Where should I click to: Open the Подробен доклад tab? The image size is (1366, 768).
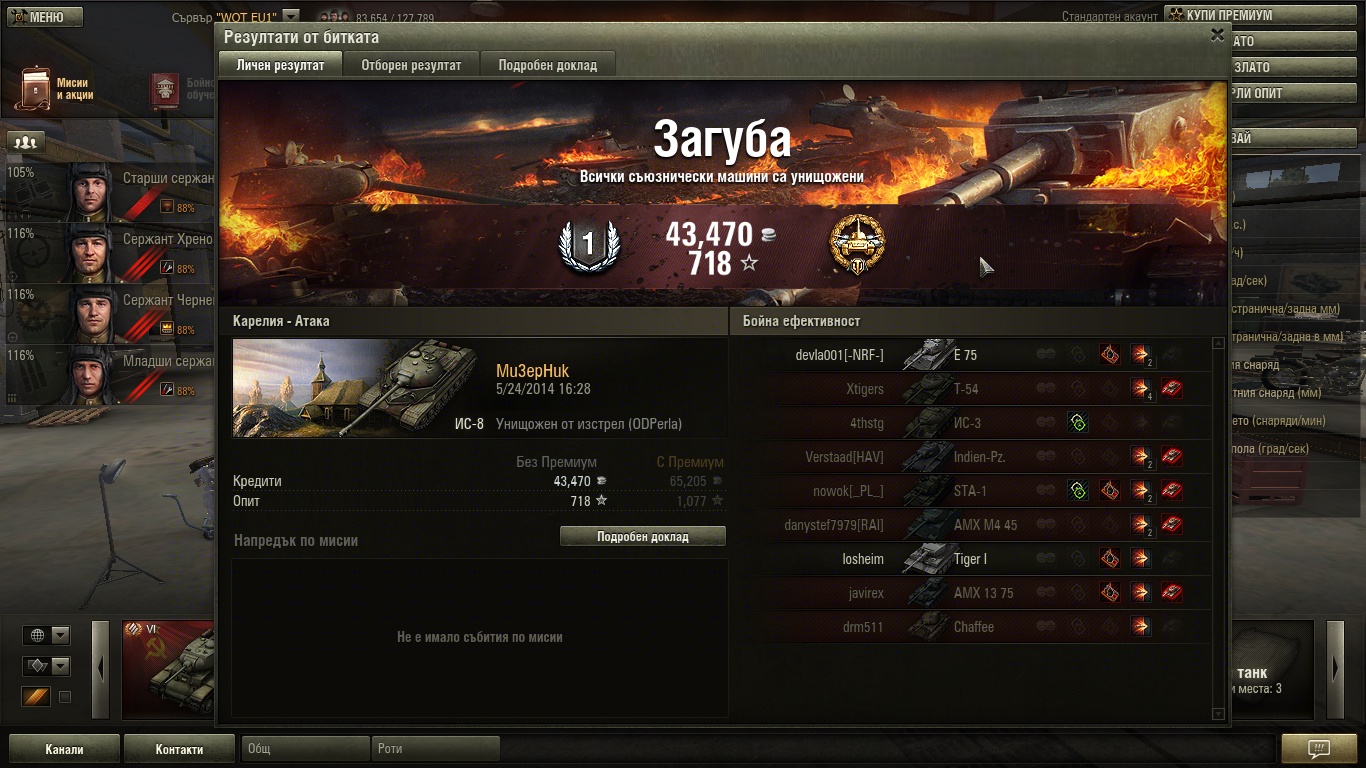pos(547,65)
